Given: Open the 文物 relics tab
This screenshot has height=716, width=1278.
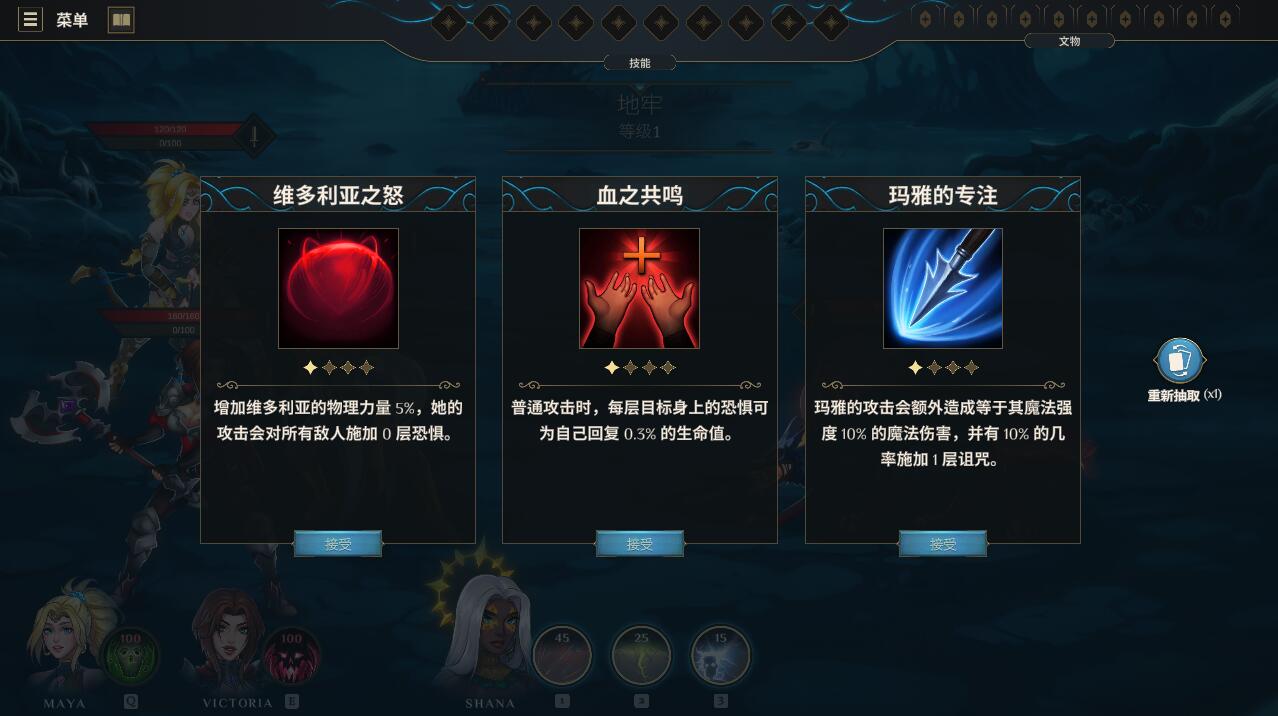Looking at the screenshot, I should point(1069,41).
